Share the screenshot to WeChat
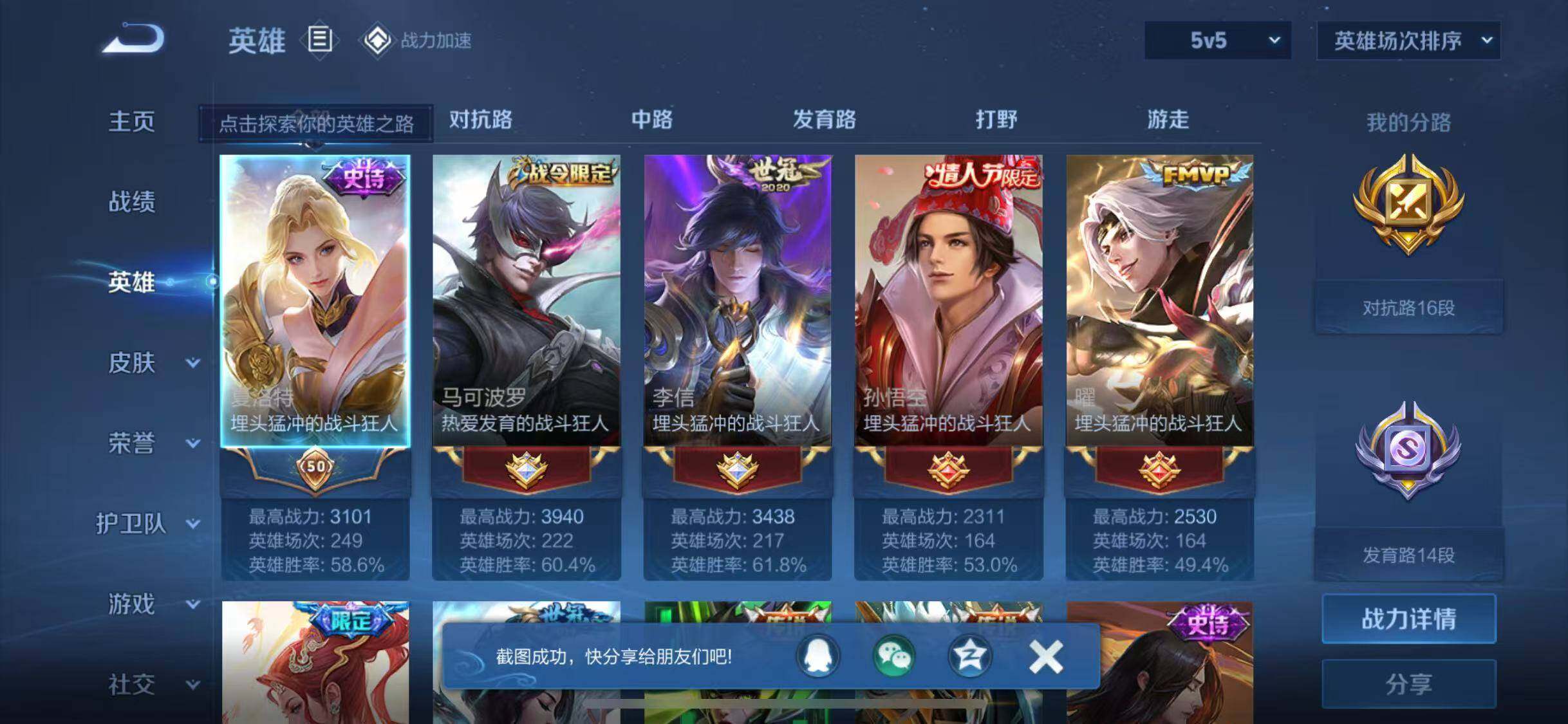The height and width of the screenshot is (724, 1568). pos(893,656)
